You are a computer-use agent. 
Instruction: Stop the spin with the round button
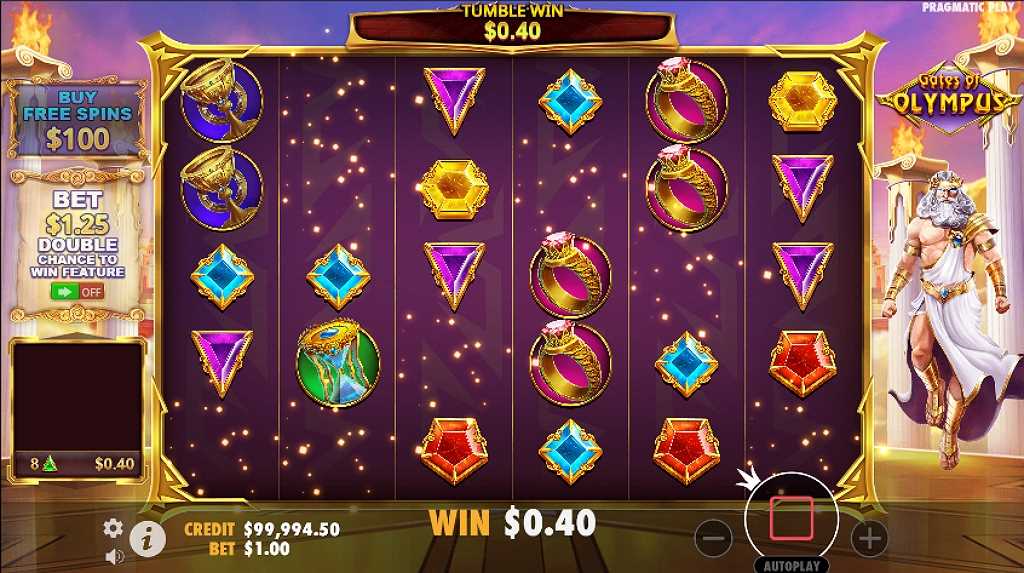(791, 518)
